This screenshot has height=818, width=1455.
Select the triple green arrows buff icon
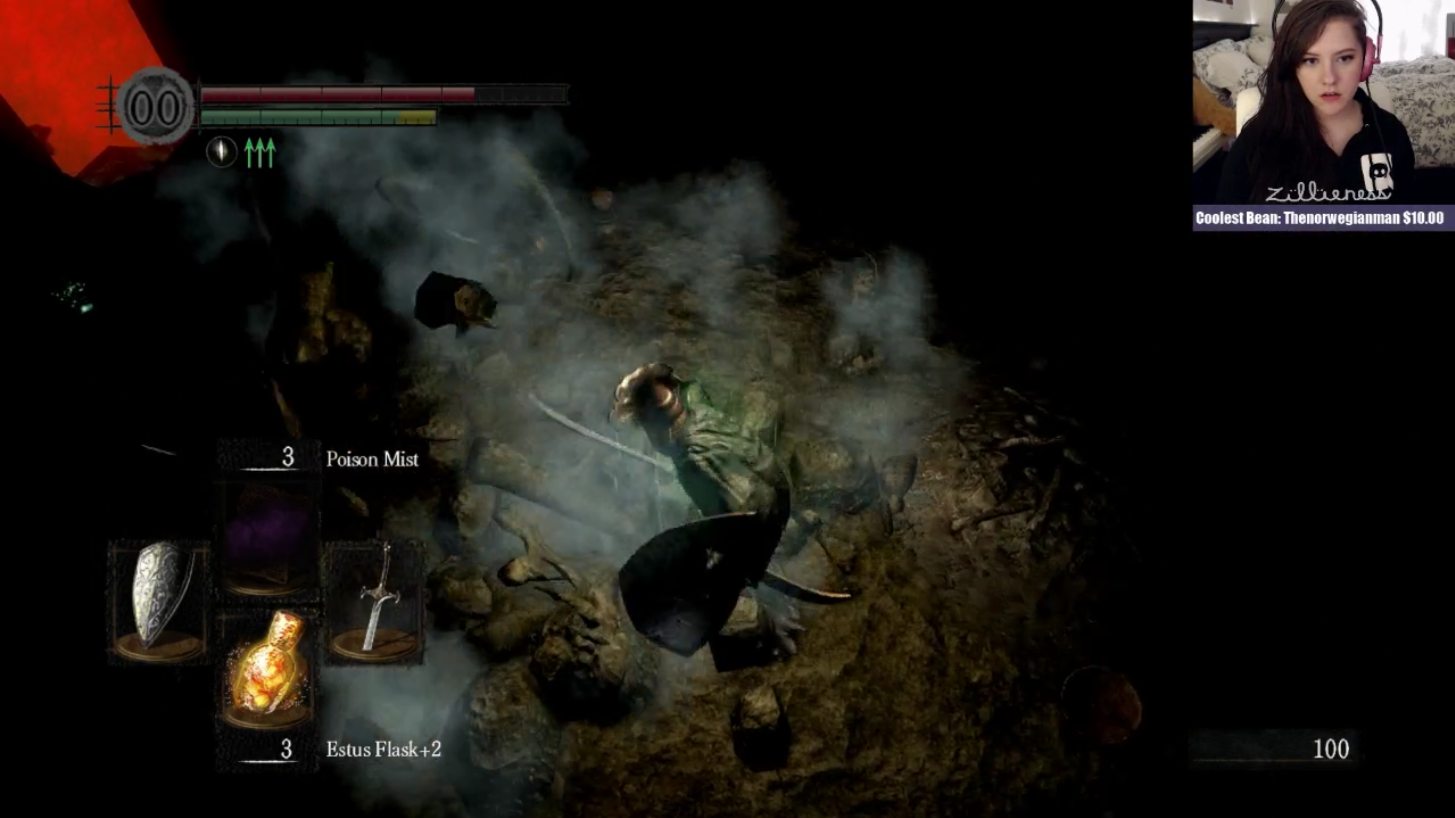tap(258, 152)
